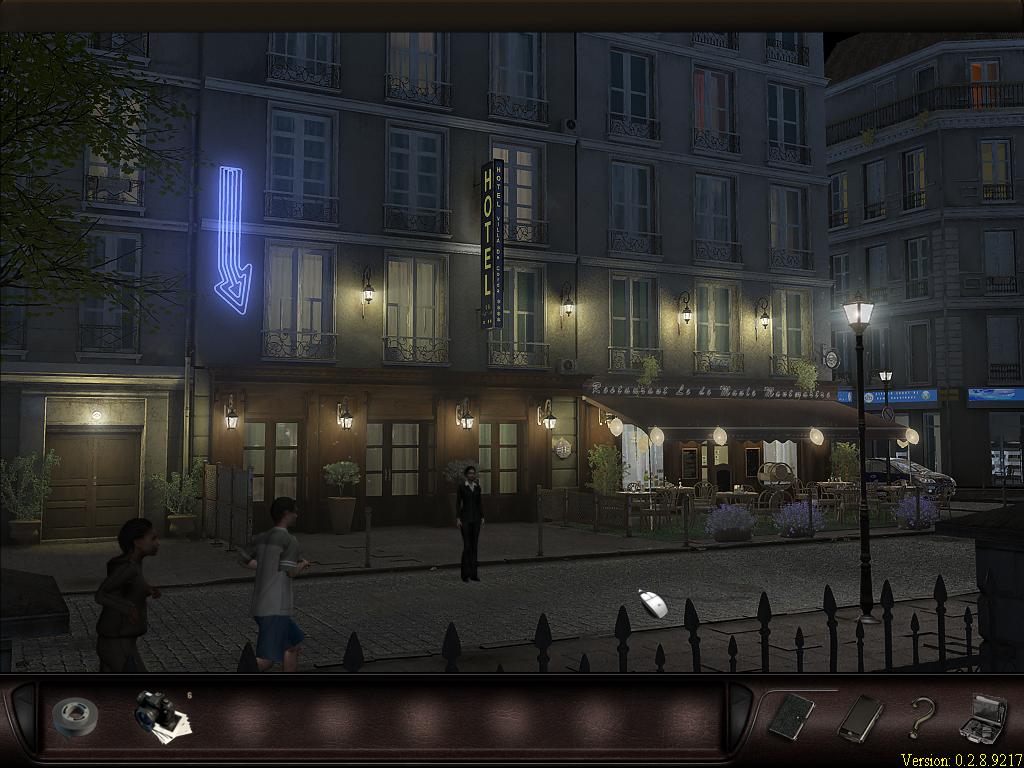Viewport: 1024px width, 768px height.
Task: Open the mobile phone
Action: [860, 717]
